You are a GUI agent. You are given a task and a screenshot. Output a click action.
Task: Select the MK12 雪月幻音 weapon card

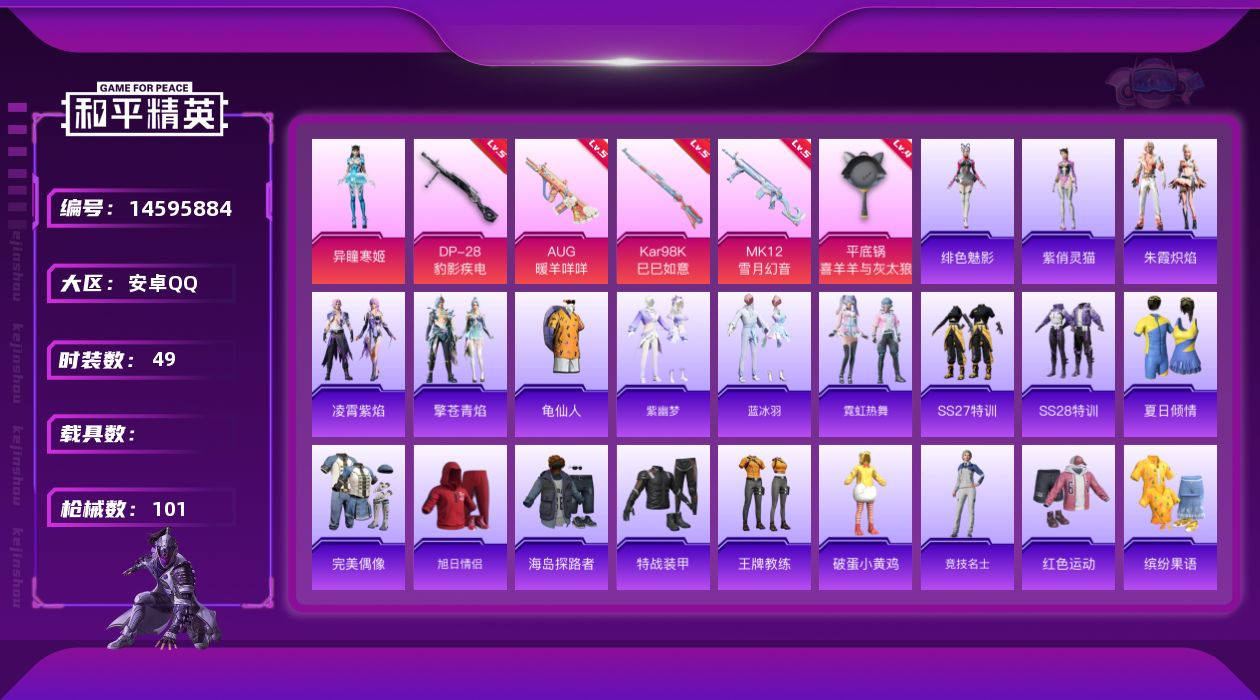764,211
